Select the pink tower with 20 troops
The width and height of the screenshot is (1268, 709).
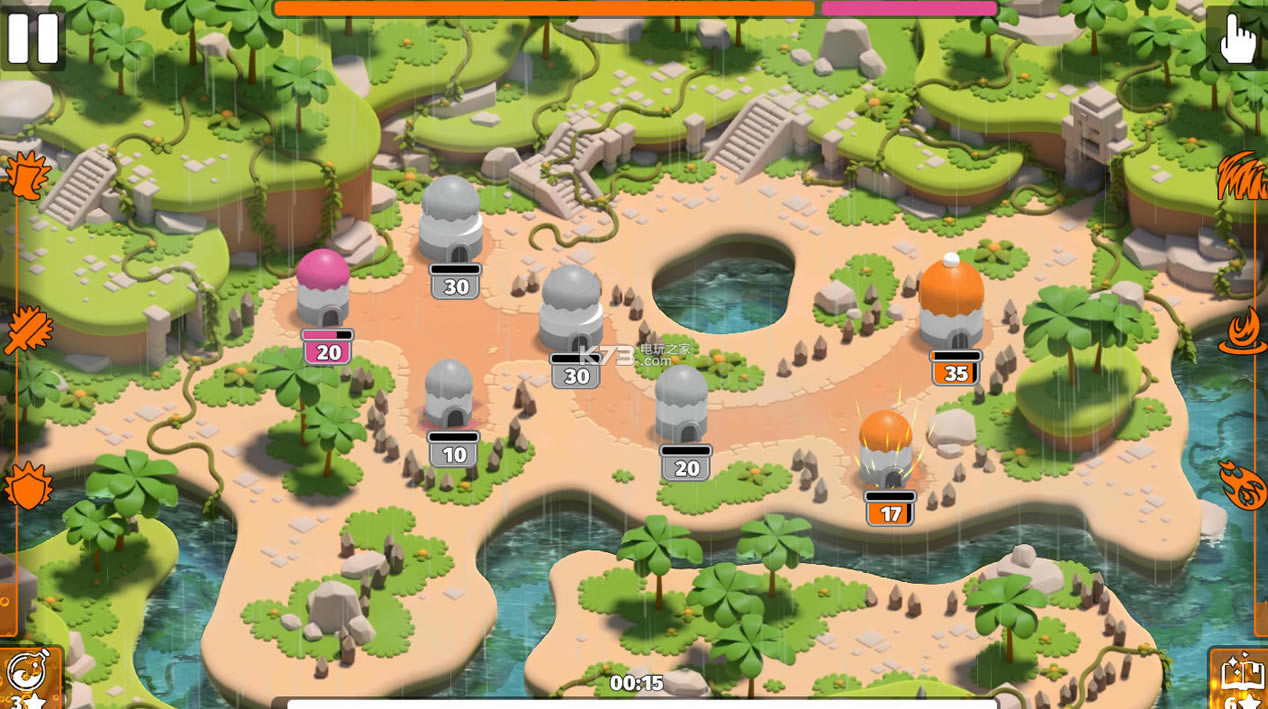point(323,288)
